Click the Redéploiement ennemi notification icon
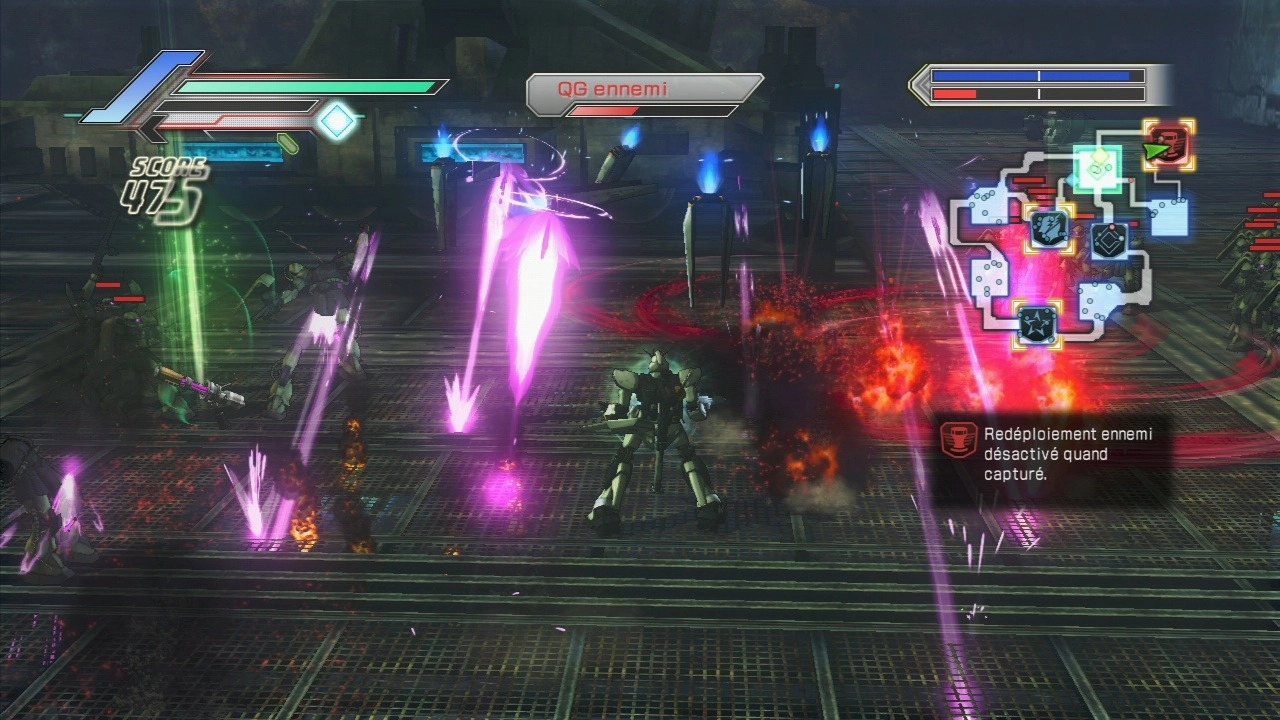 coord(960,441)
